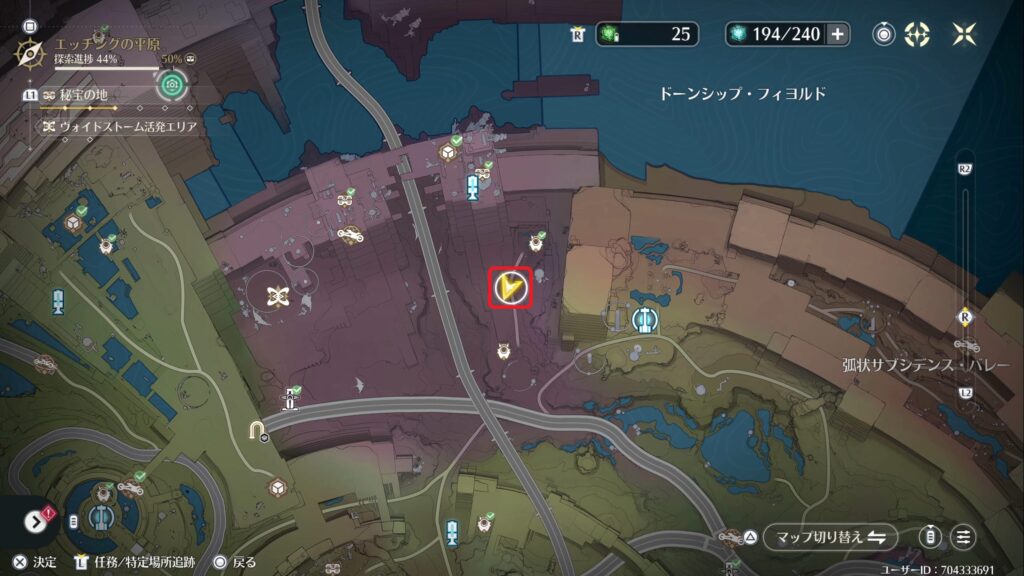
Task: Select the blue gate marker near the yellow terrain
Action: (644, 320)
